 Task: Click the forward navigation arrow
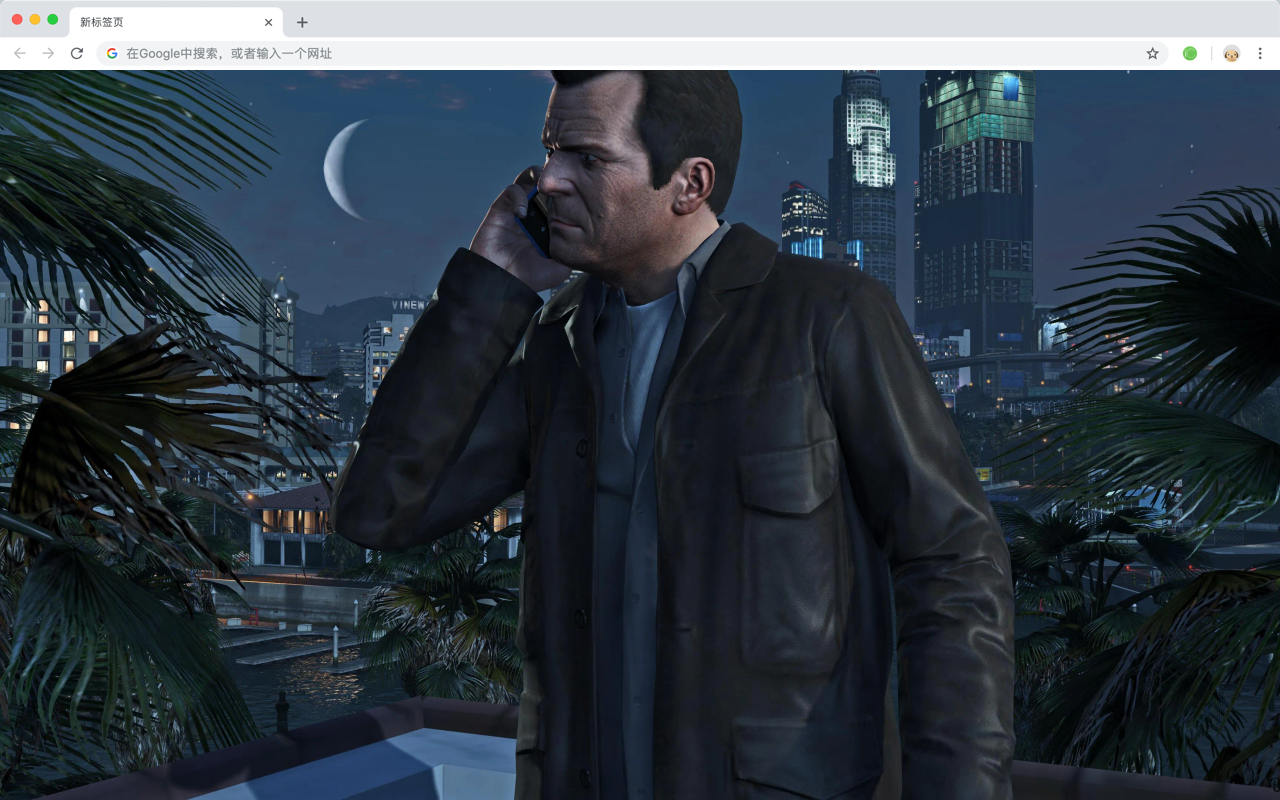(47, 53)
